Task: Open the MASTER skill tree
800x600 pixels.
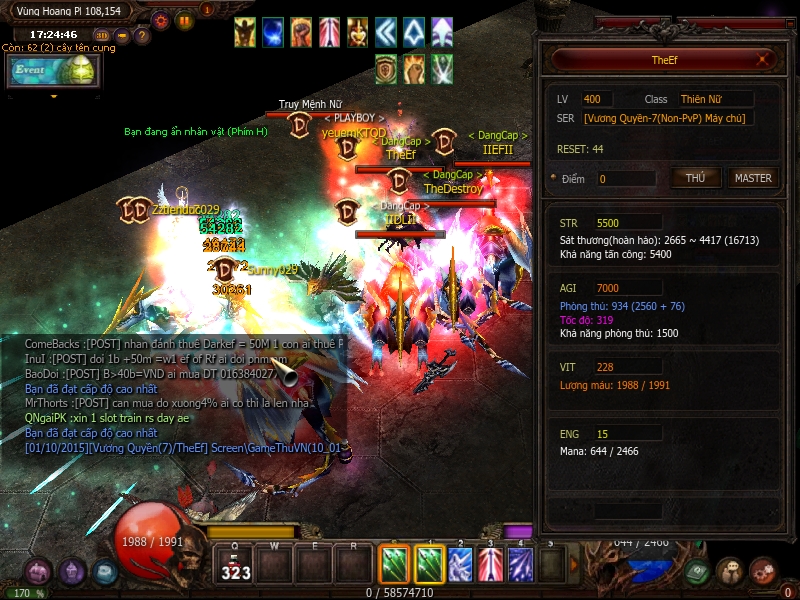Action: coord(753,178)
